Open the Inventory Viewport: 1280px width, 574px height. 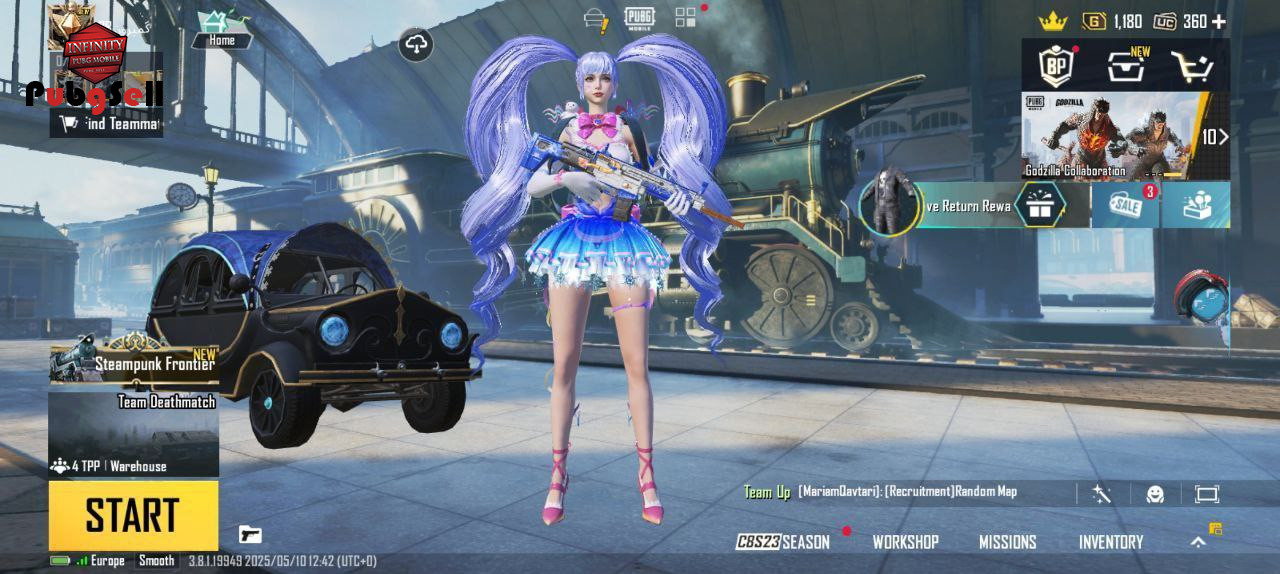click(x=1110, y=542)
